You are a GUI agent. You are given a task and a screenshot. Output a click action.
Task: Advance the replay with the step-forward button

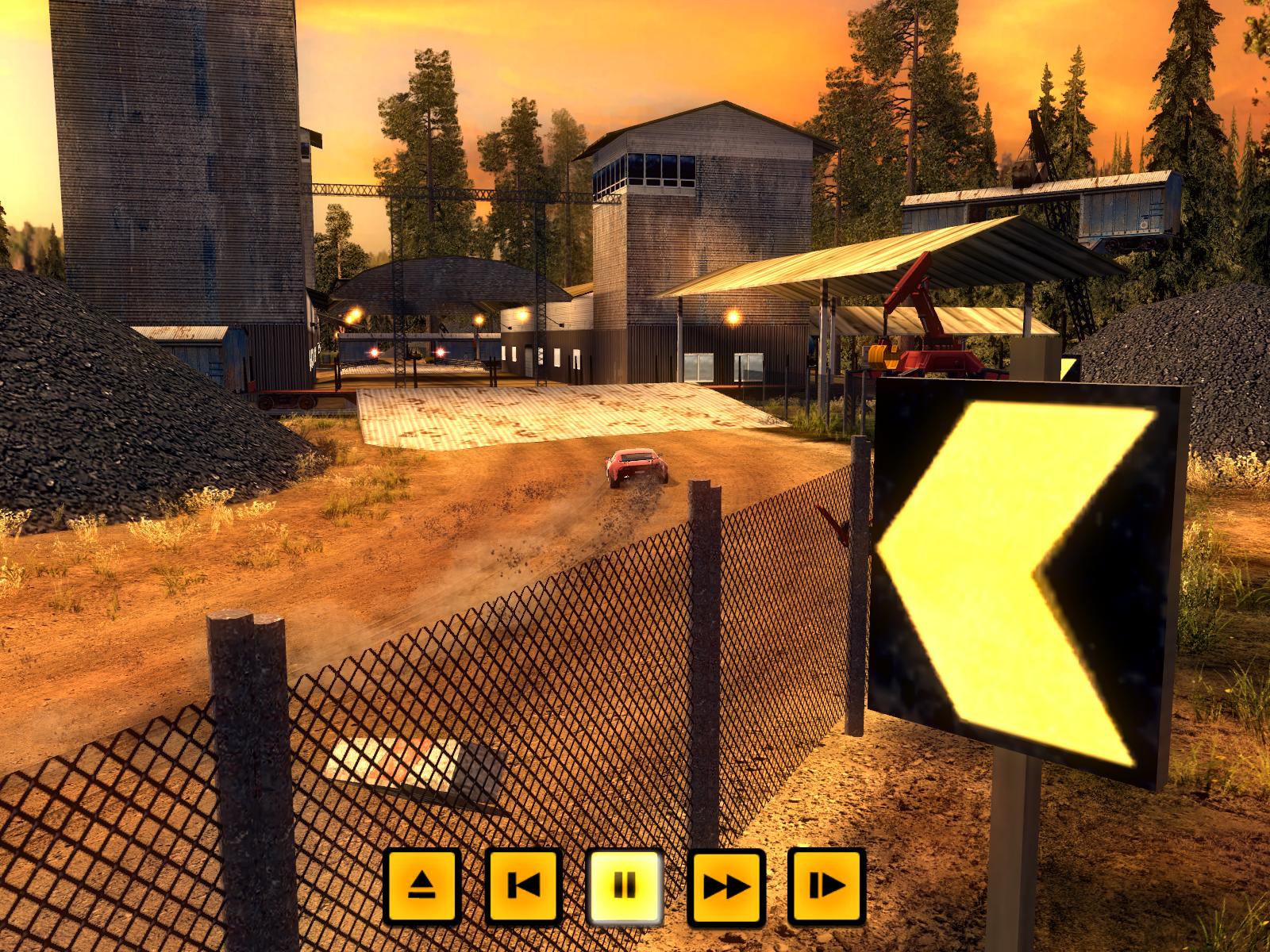point(826,885)
